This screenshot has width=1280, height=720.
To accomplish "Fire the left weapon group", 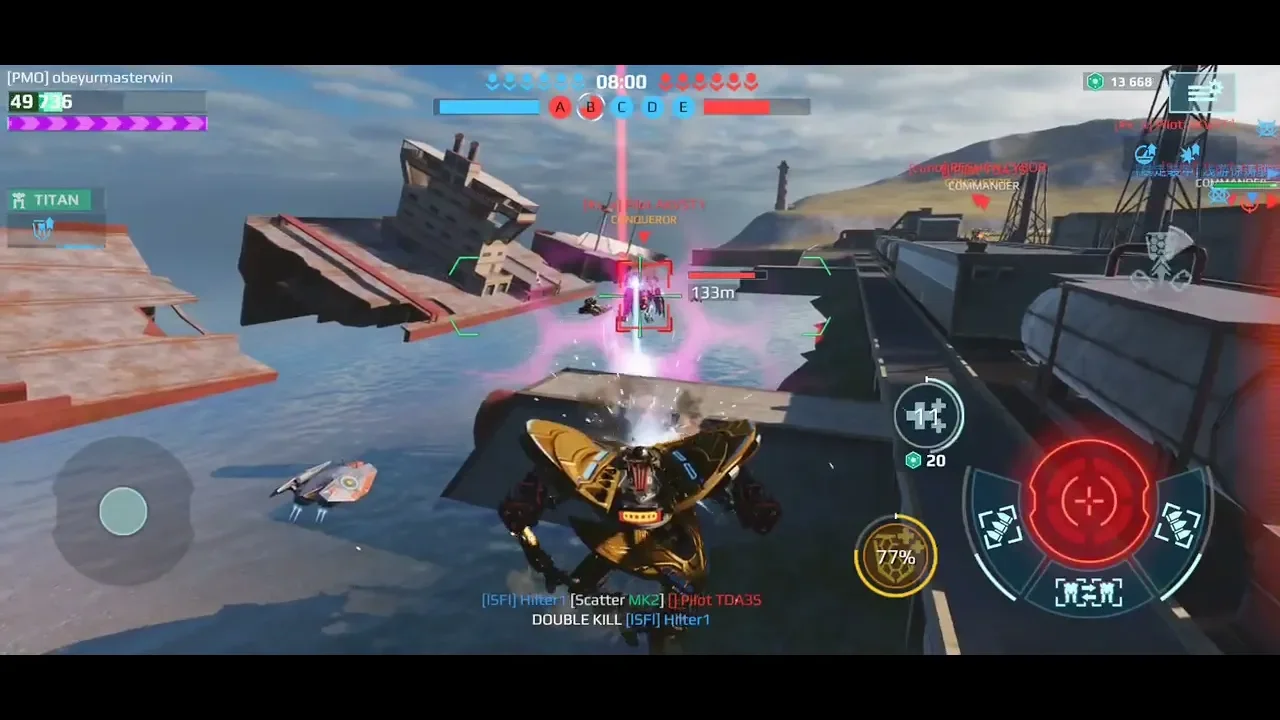I will click(x=1000, y=526).
